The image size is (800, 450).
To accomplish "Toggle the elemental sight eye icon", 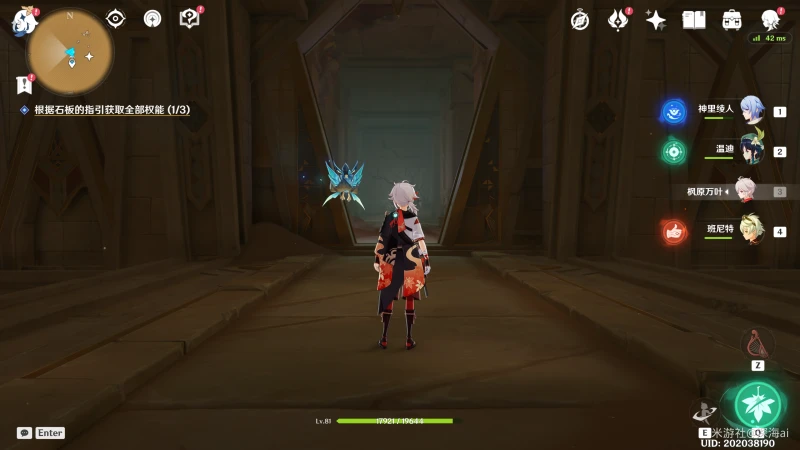I will pos(116,18).
